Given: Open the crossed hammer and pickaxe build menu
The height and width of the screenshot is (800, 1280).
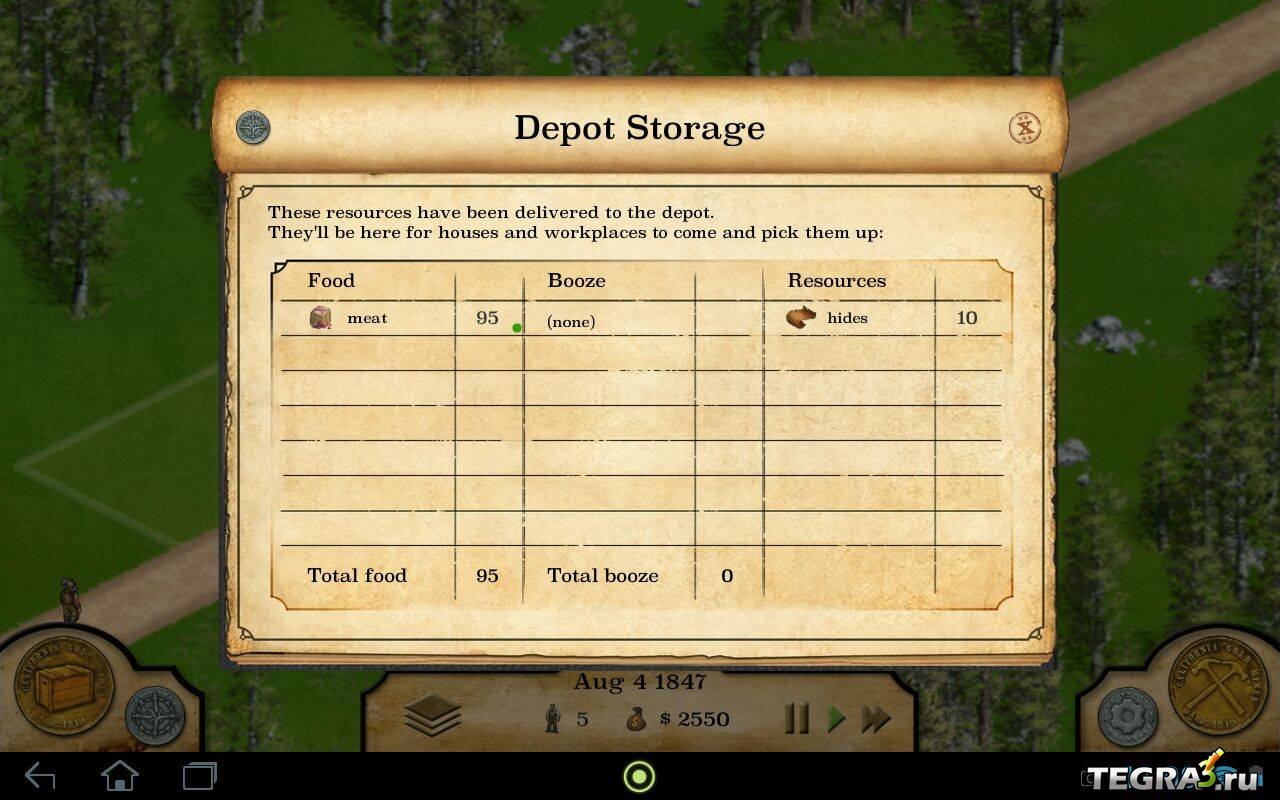Looking at the screenshot, I should [x=1218, y=688].
